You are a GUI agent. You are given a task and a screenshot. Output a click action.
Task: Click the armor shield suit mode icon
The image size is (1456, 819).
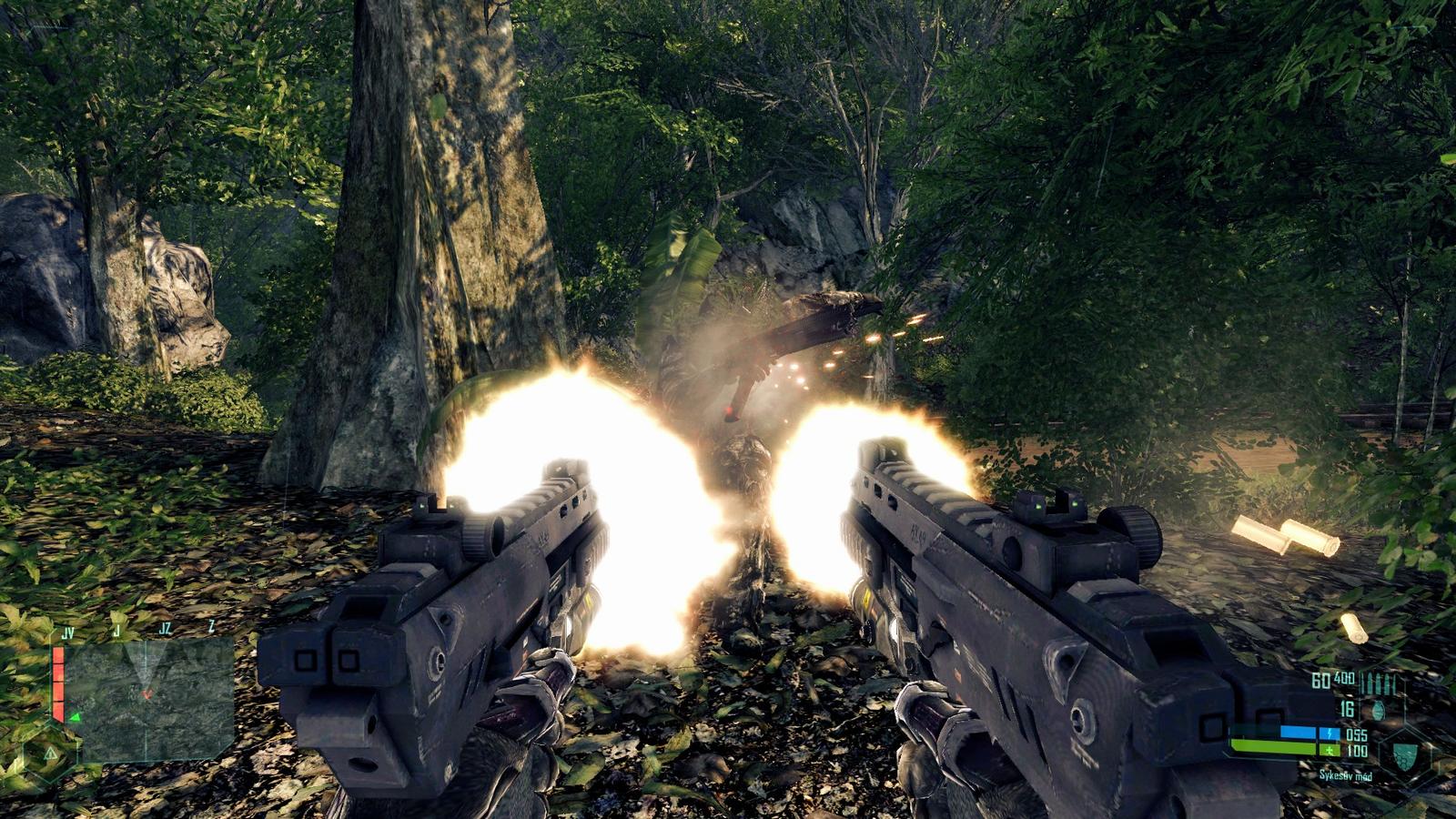pyautogui.click(x=1404, y=754)
